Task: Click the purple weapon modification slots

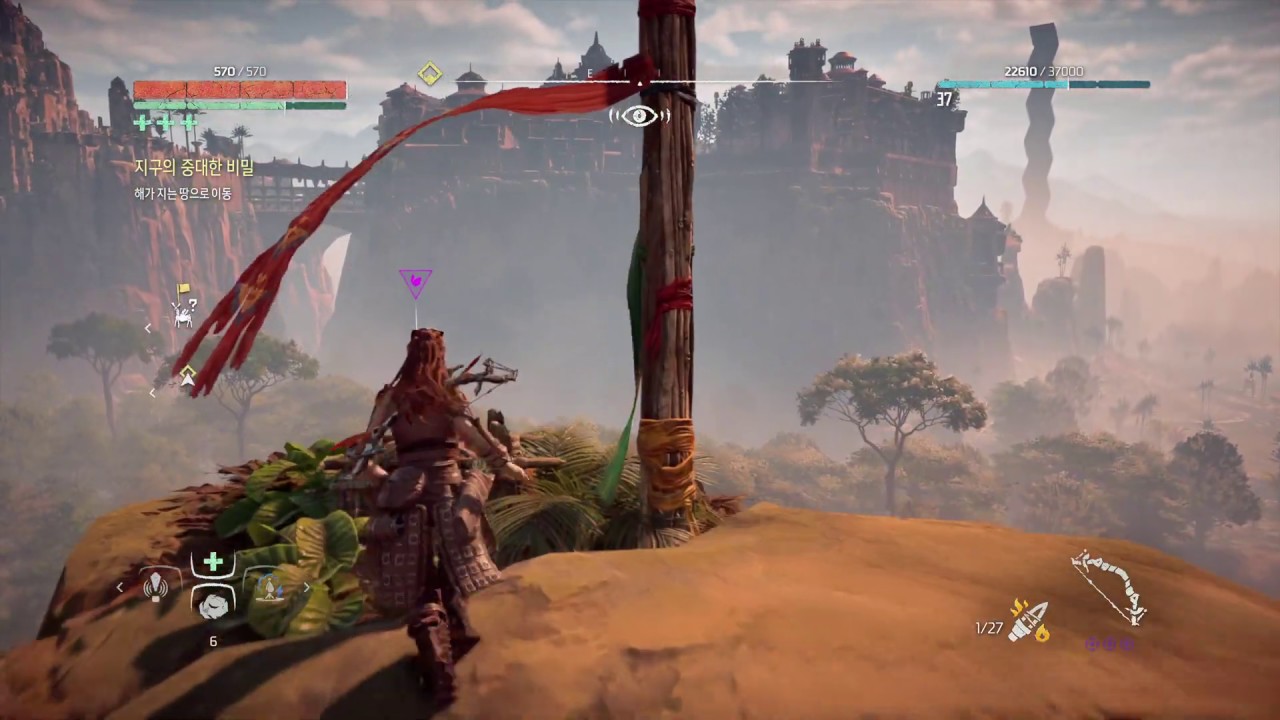Action: [1108, 643]
